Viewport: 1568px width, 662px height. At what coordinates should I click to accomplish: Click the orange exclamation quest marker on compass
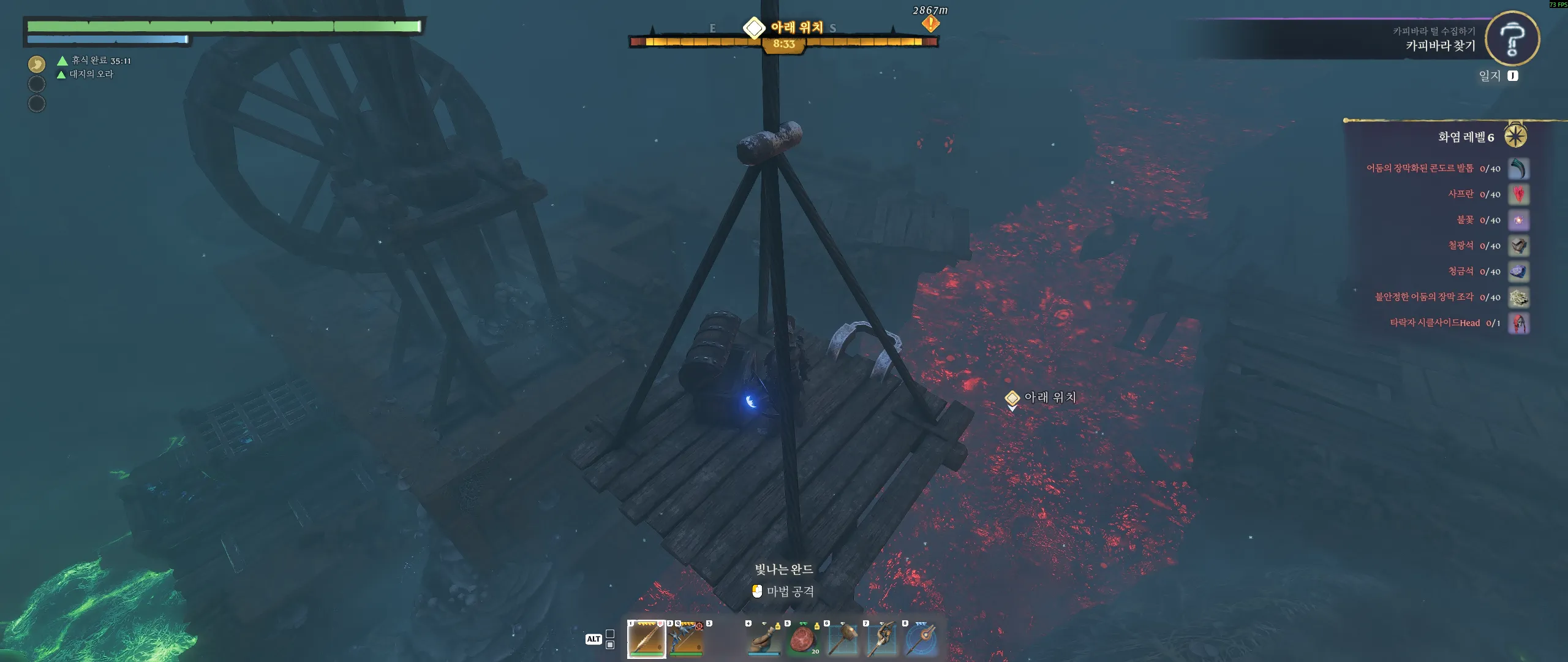pyautogui.click(x=930, y=24)
